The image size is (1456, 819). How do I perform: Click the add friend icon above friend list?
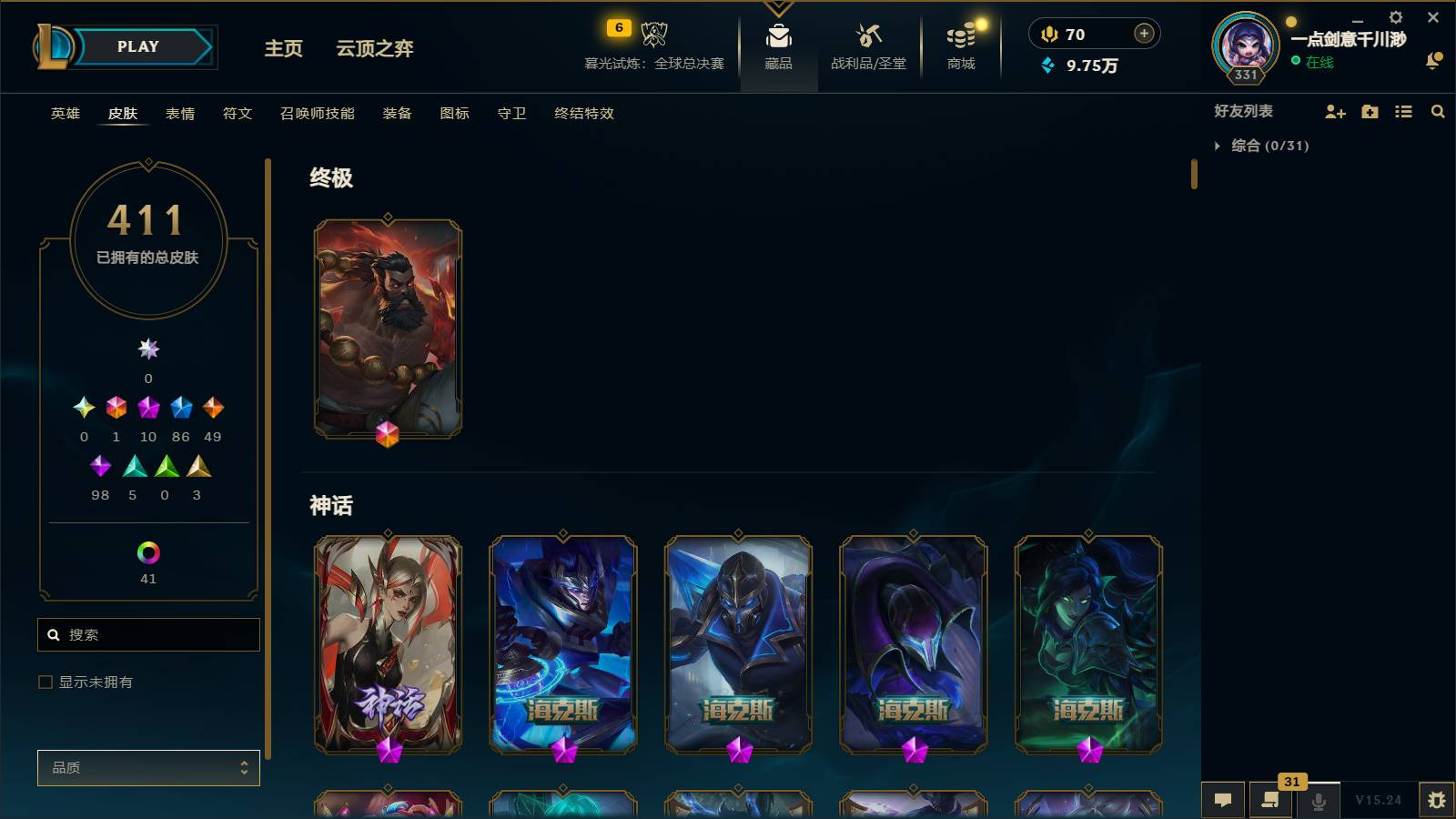coord(1335,112)
